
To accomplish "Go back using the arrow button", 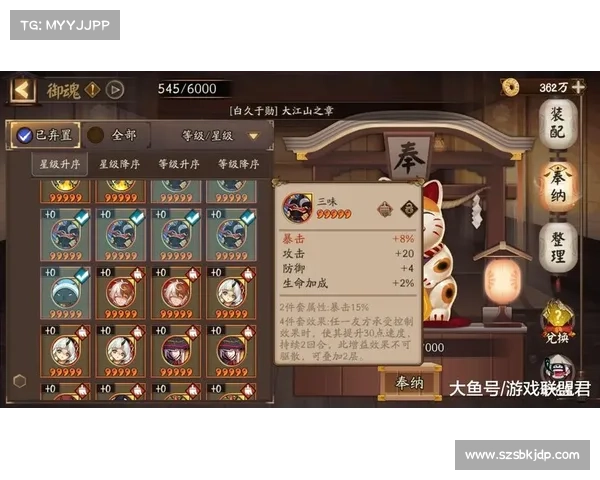I will pos(22,90).
